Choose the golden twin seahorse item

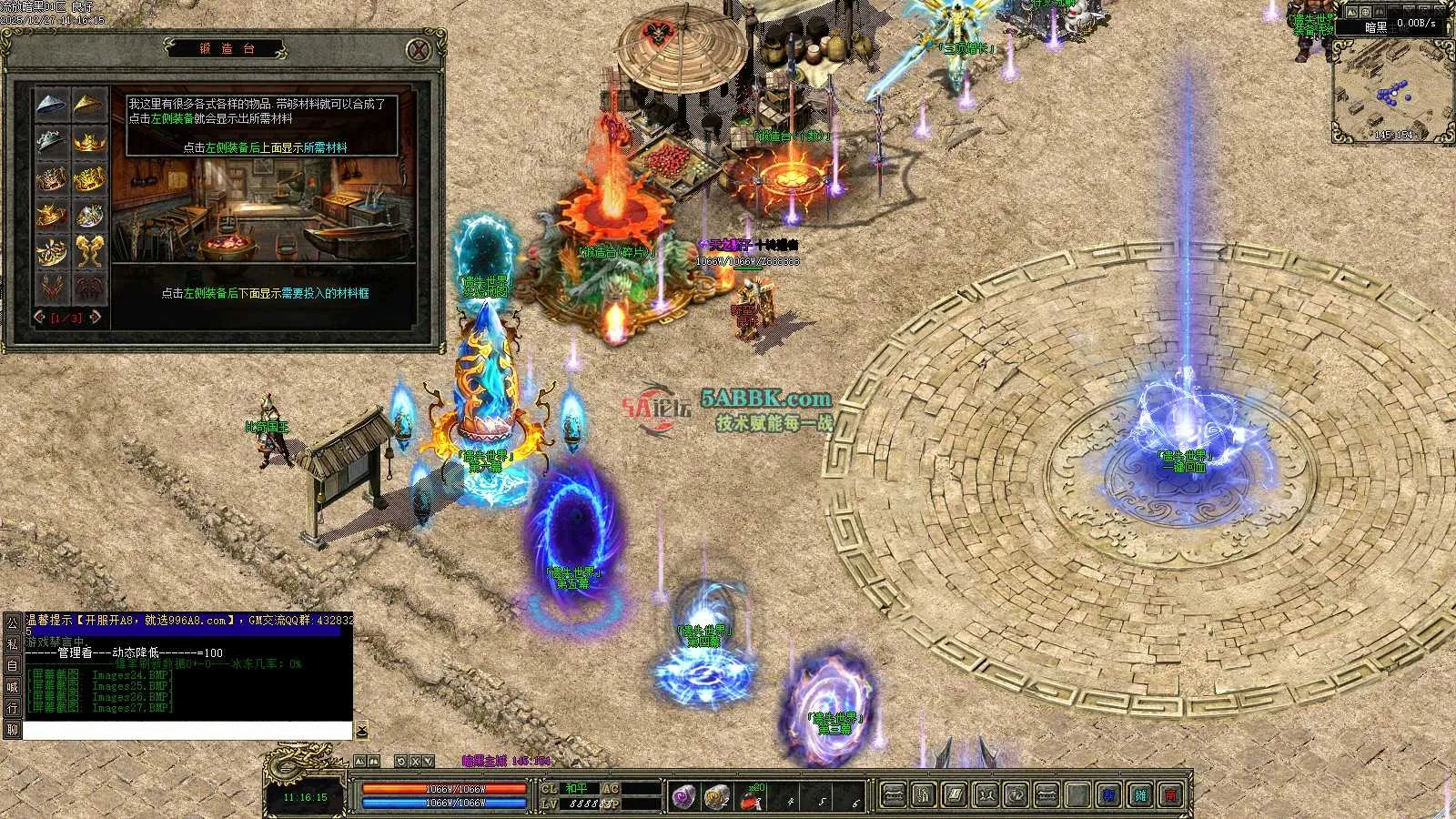click(89, 250)
